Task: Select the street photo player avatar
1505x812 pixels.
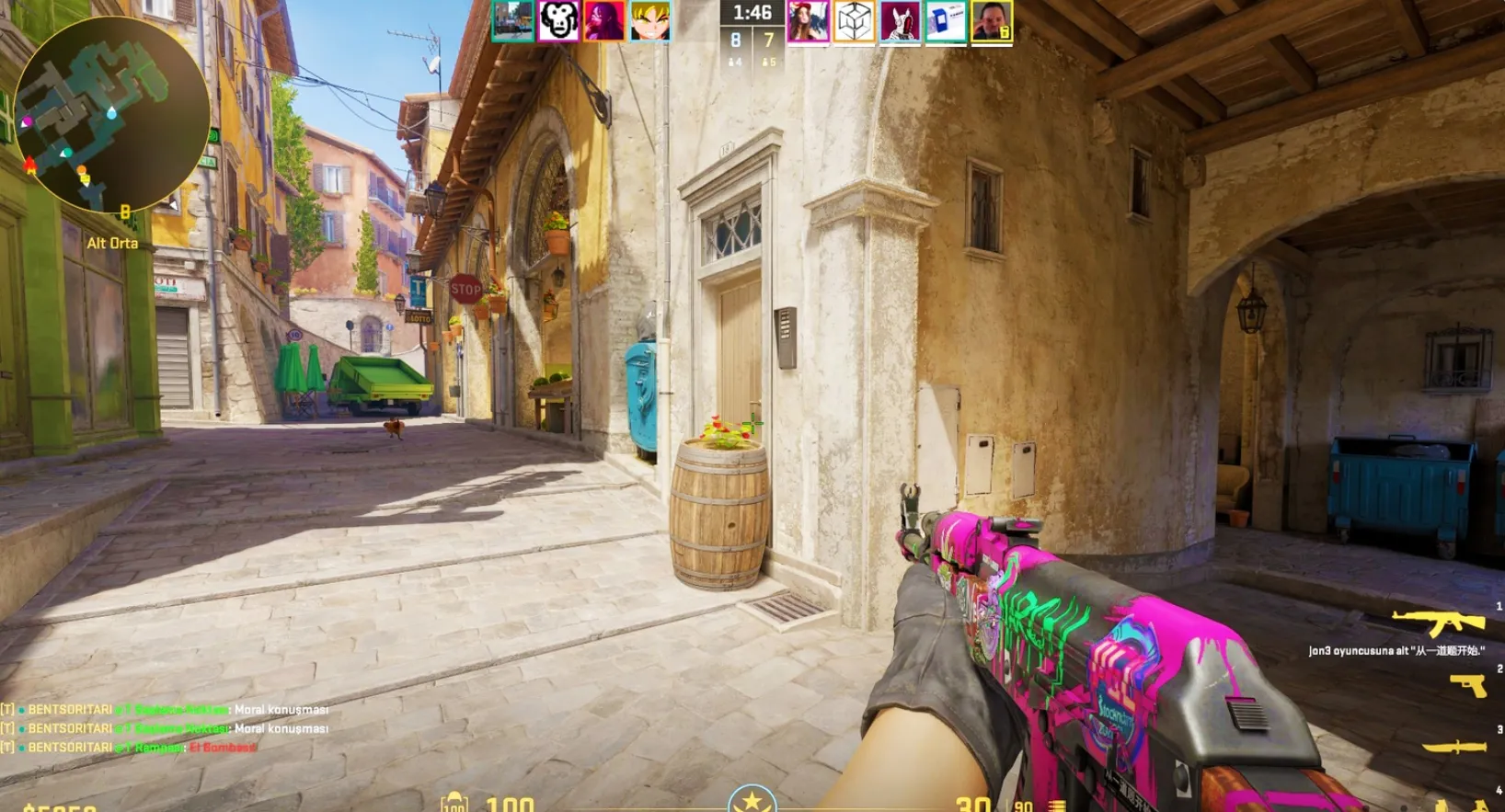Action: coord(512,20)
